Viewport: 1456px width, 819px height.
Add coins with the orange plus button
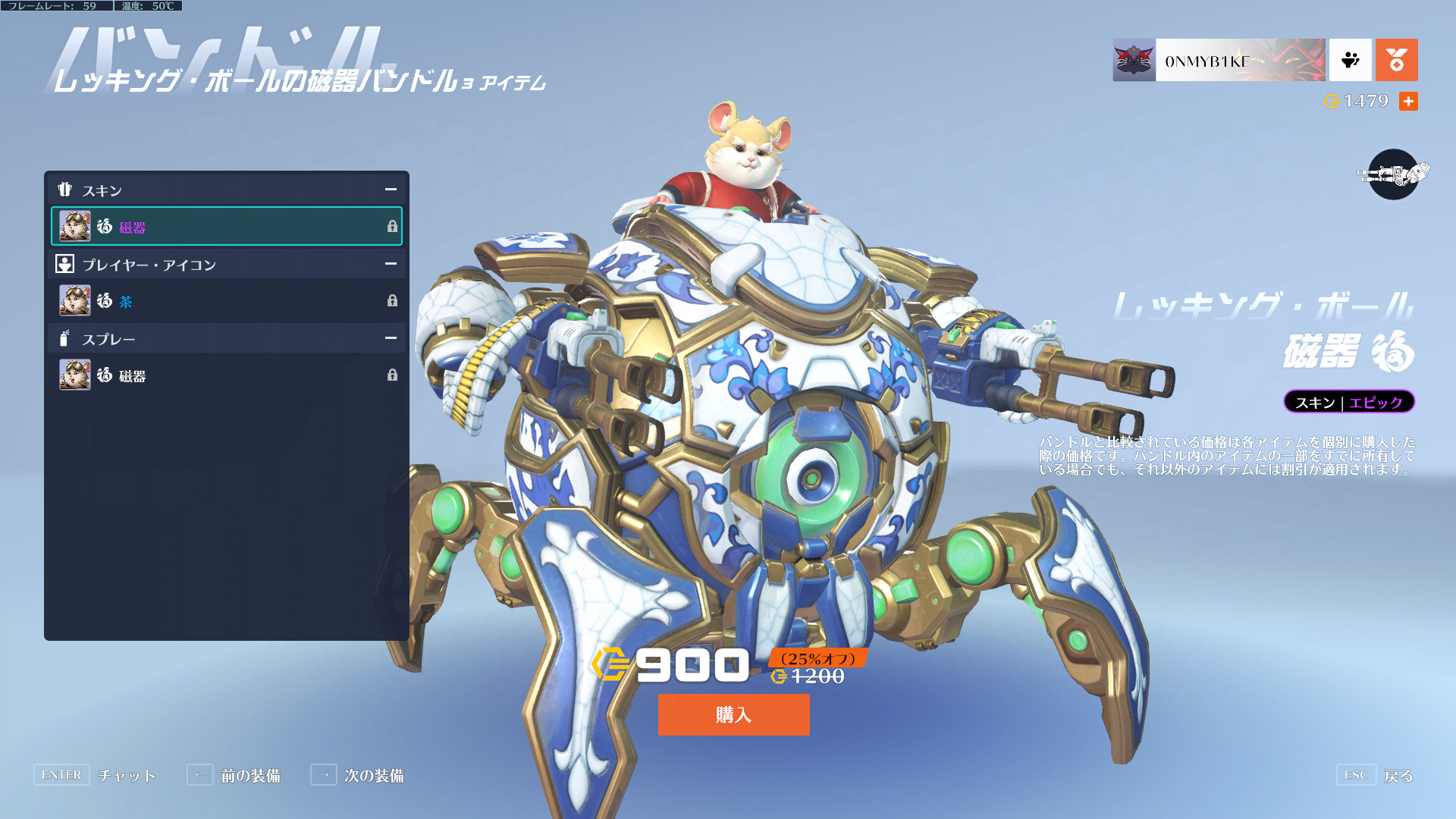click(1408, 101)
